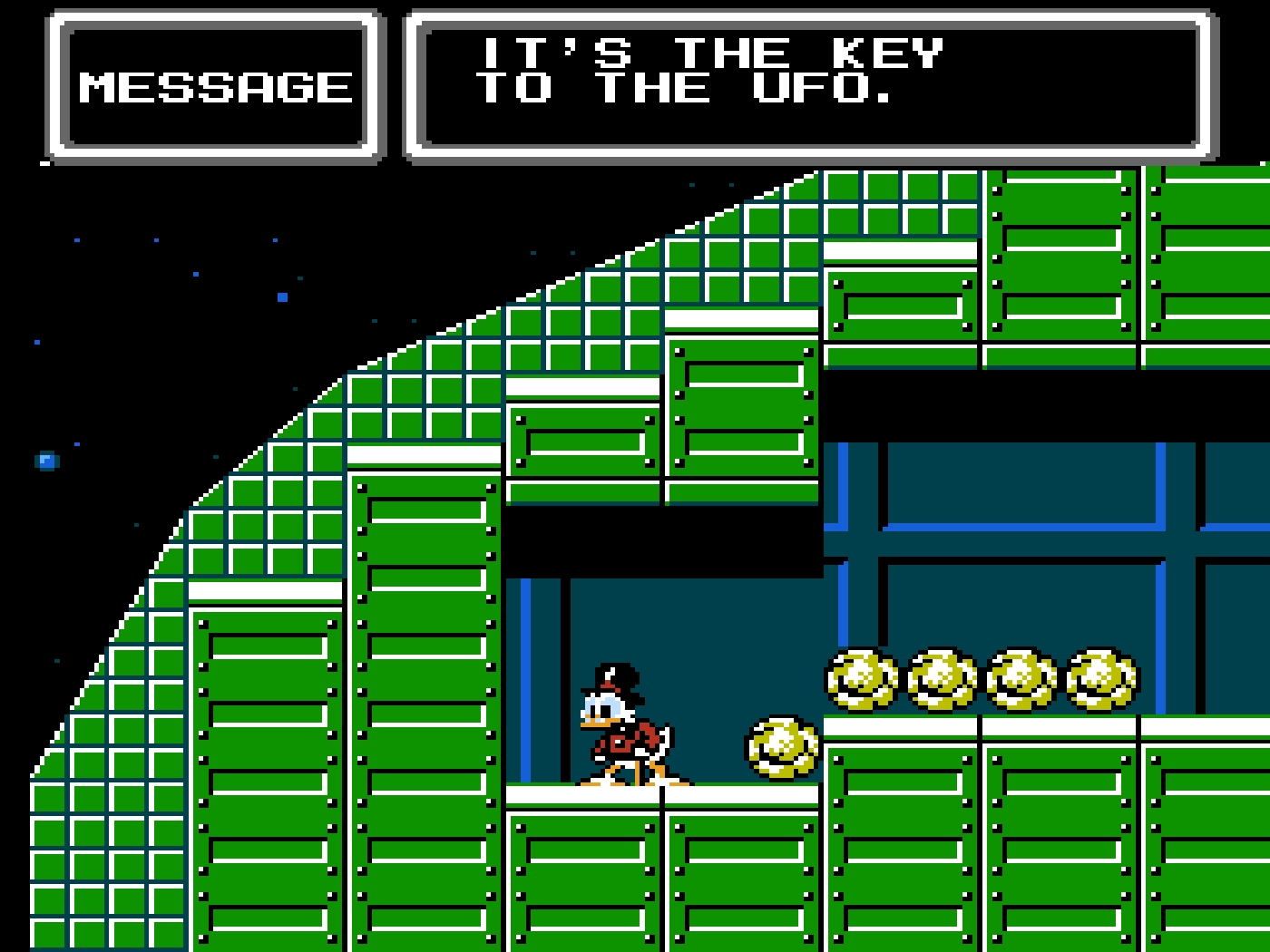Select the MESSAGE label text
Viewport: 1270px width, 952px height.
(x=215, y=86)
